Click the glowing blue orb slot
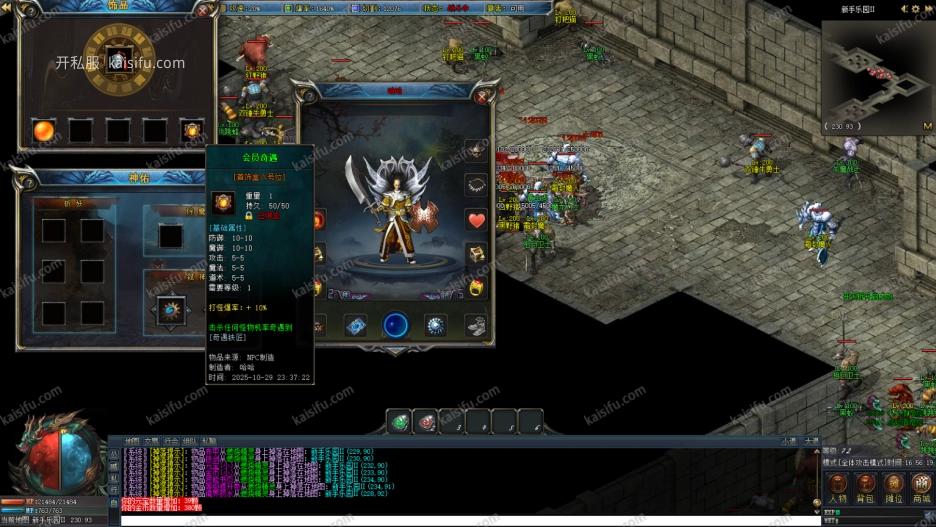 point(396,325)
